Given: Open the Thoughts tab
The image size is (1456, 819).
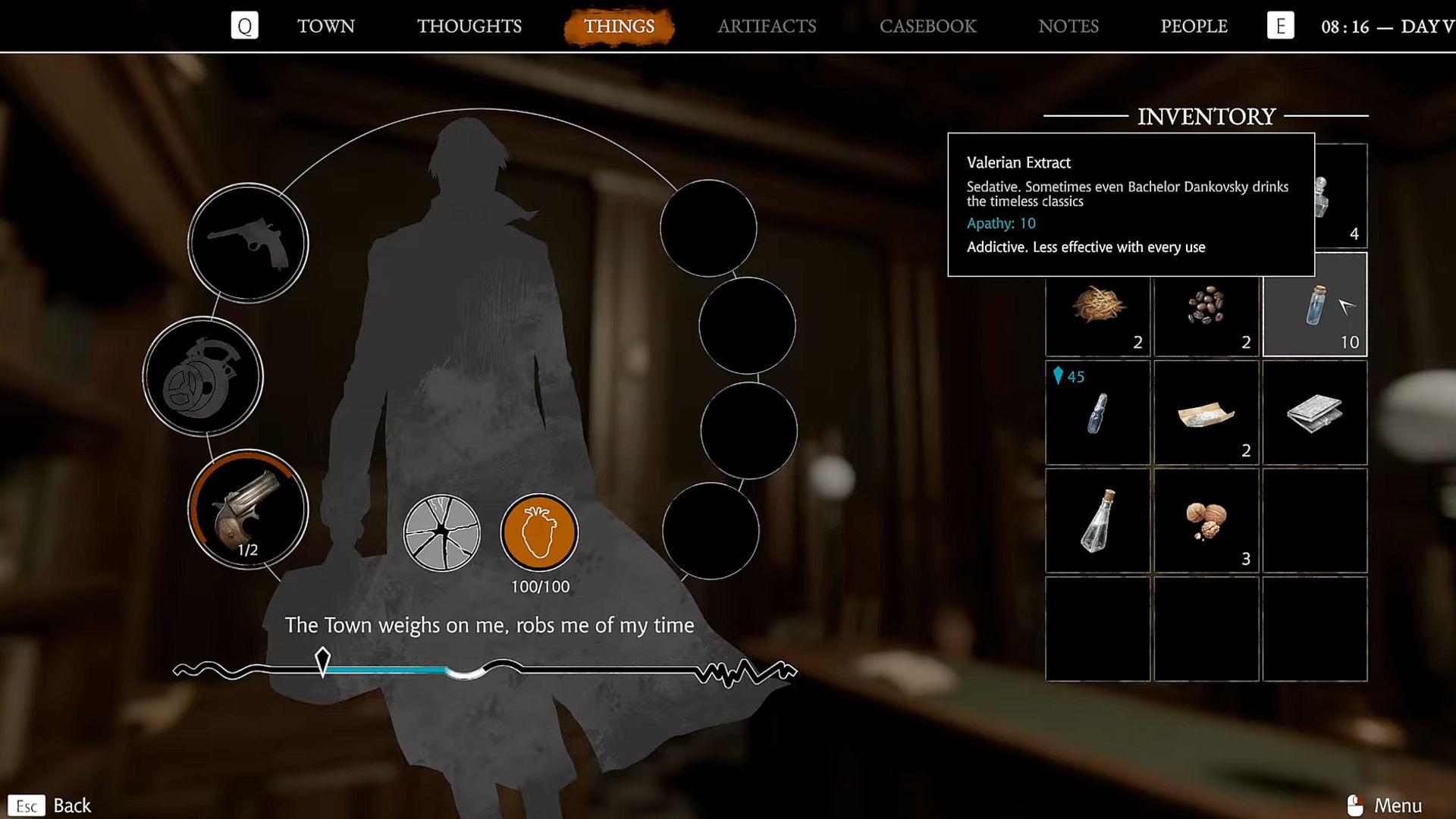Looking at the screenshot, I should click(x=469, y=27).
